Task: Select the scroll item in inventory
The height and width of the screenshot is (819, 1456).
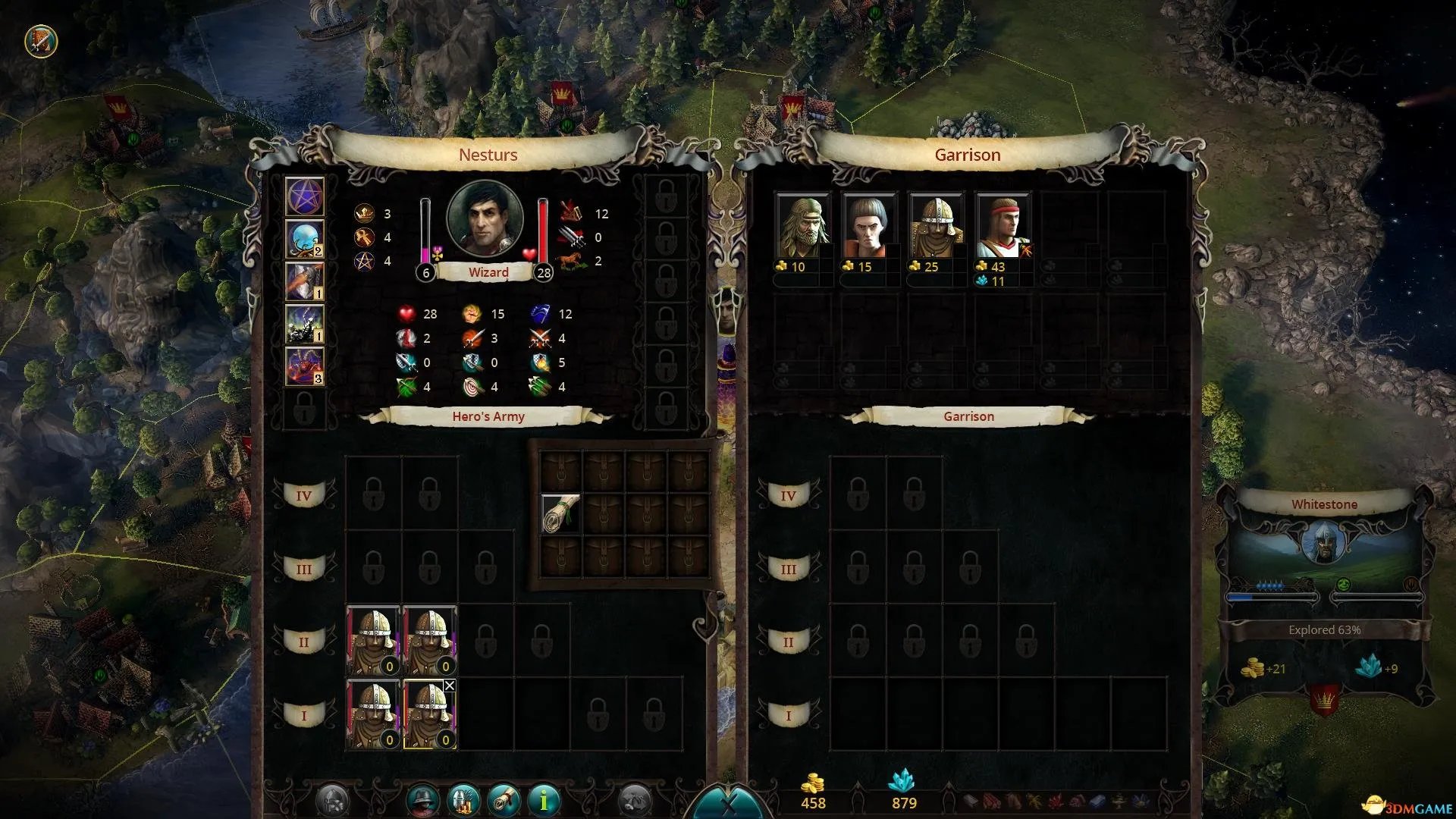Action: click(561, 513)
